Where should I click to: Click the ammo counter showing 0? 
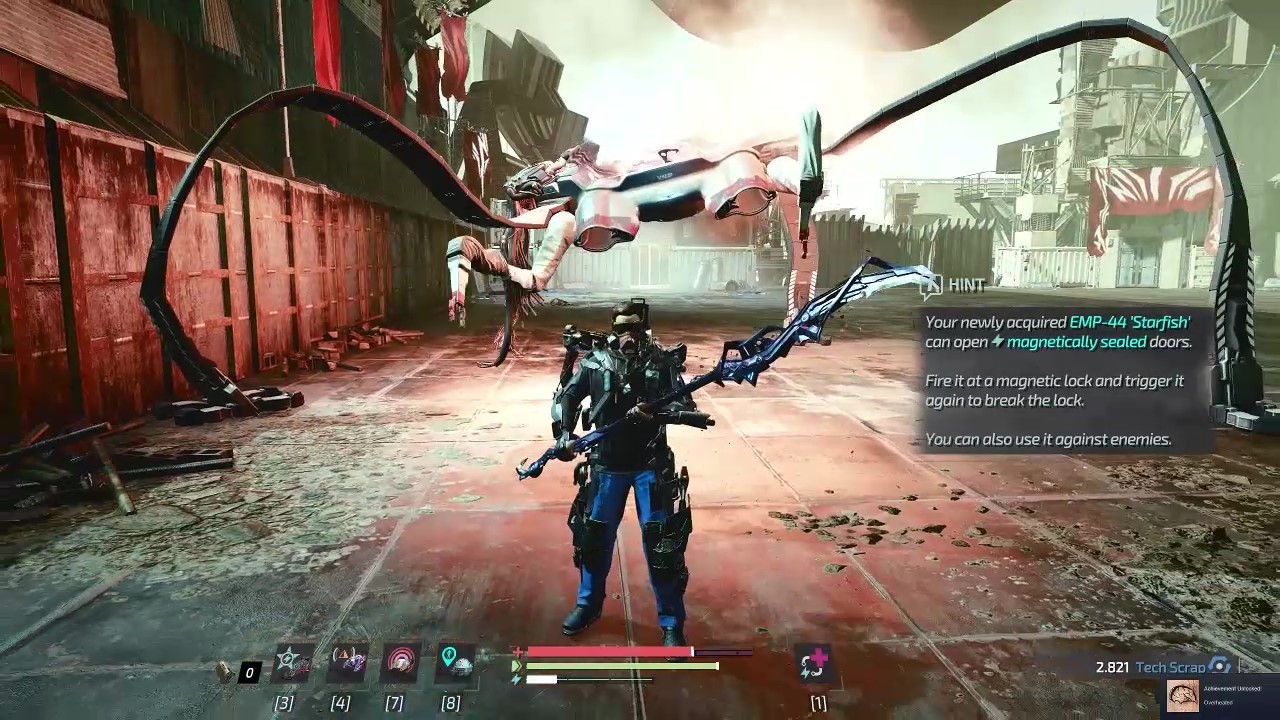249,672
